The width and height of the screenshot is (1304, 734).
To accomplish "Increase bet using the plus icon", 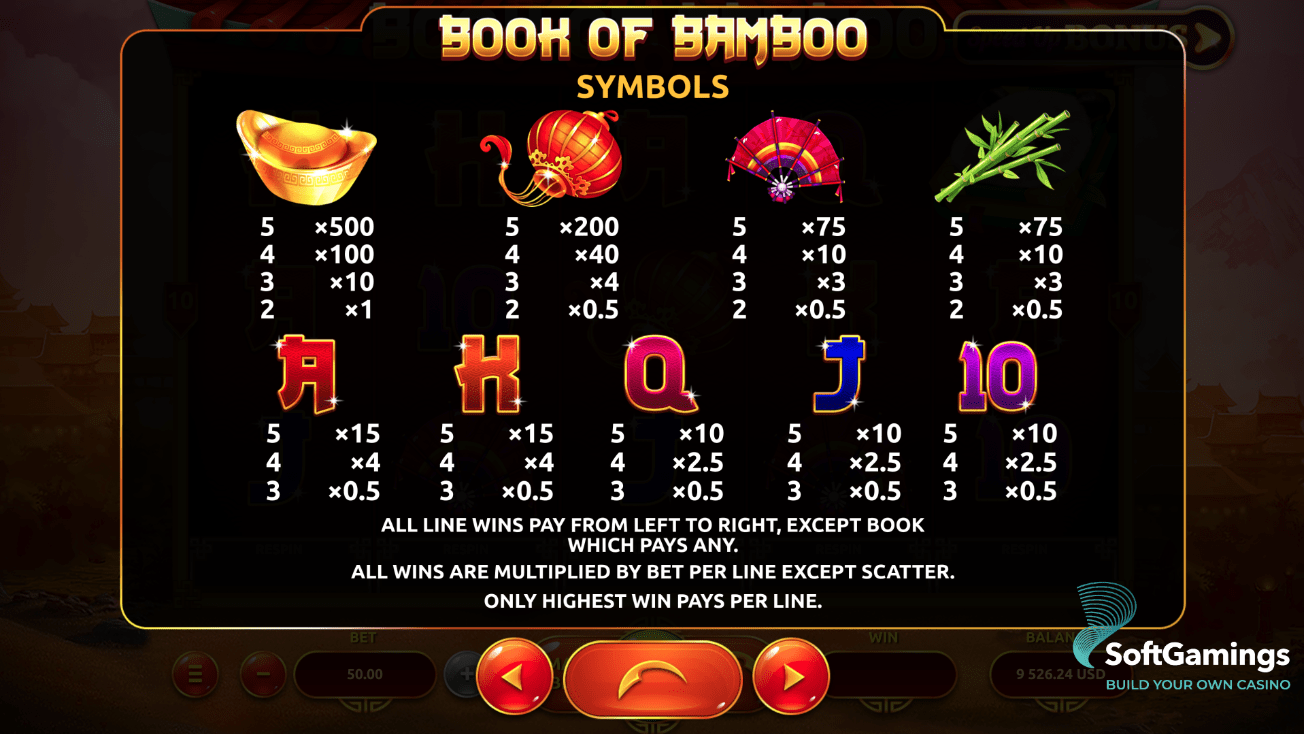I will [463, 676].
